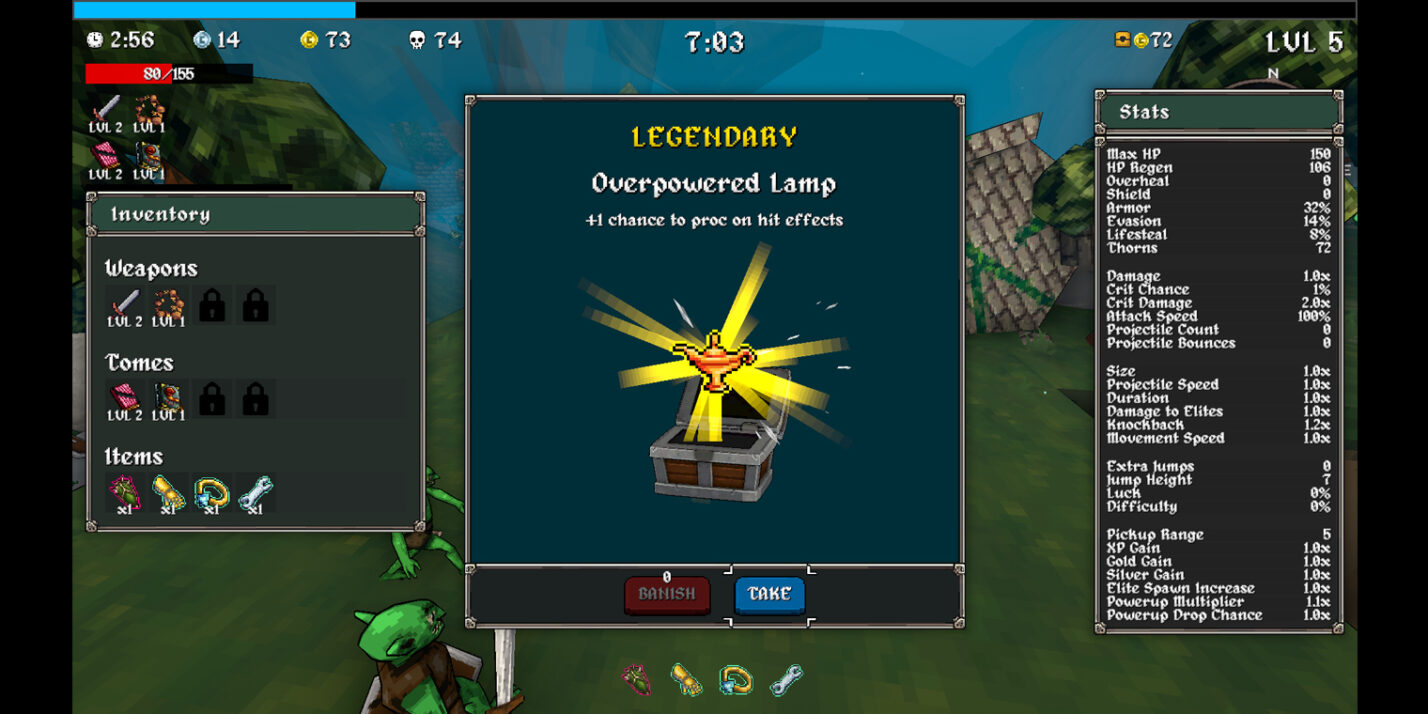Click the green shield on the bottom item bar
Image resolution: width=1428 pixels, height=714 pixels.
pyautogui.click(x=636, y=680)
